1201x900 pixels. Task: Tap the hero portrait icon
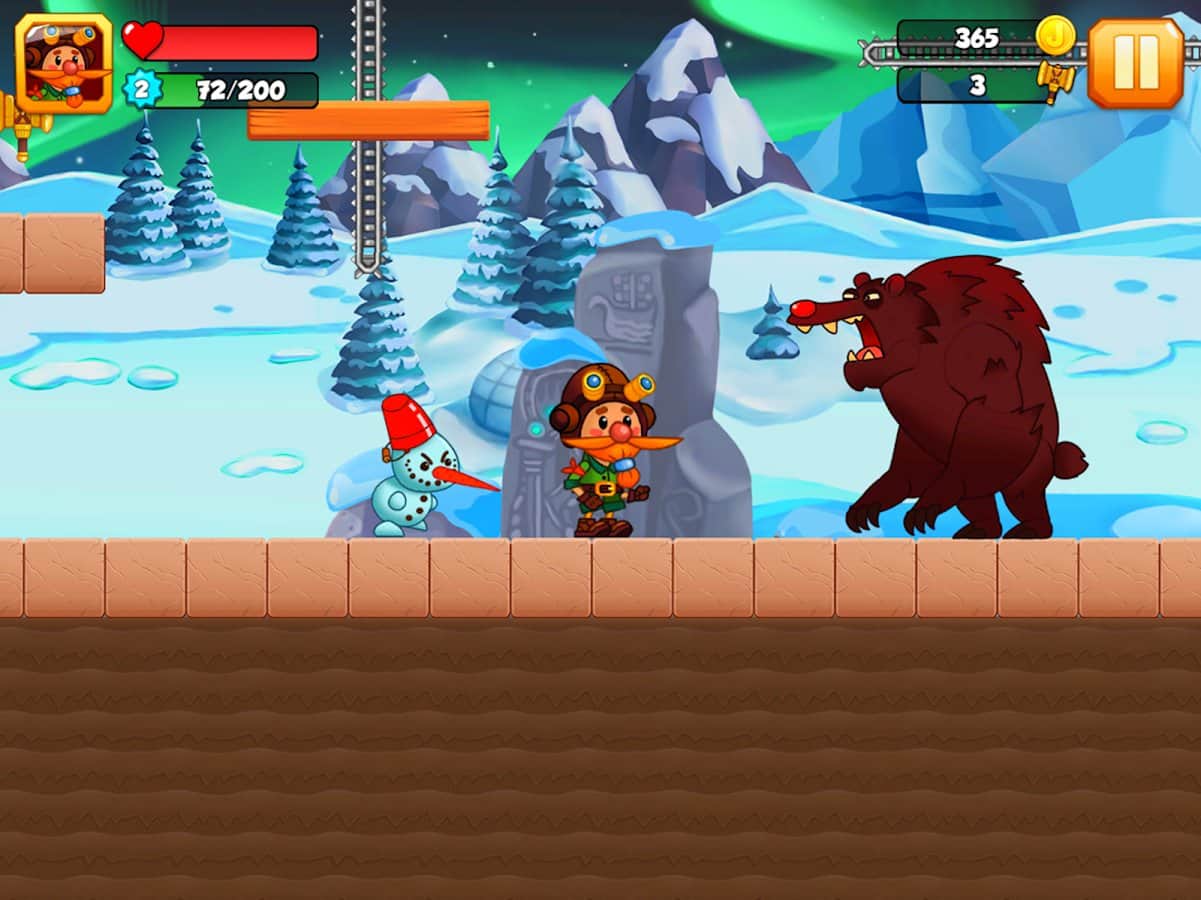64,64
